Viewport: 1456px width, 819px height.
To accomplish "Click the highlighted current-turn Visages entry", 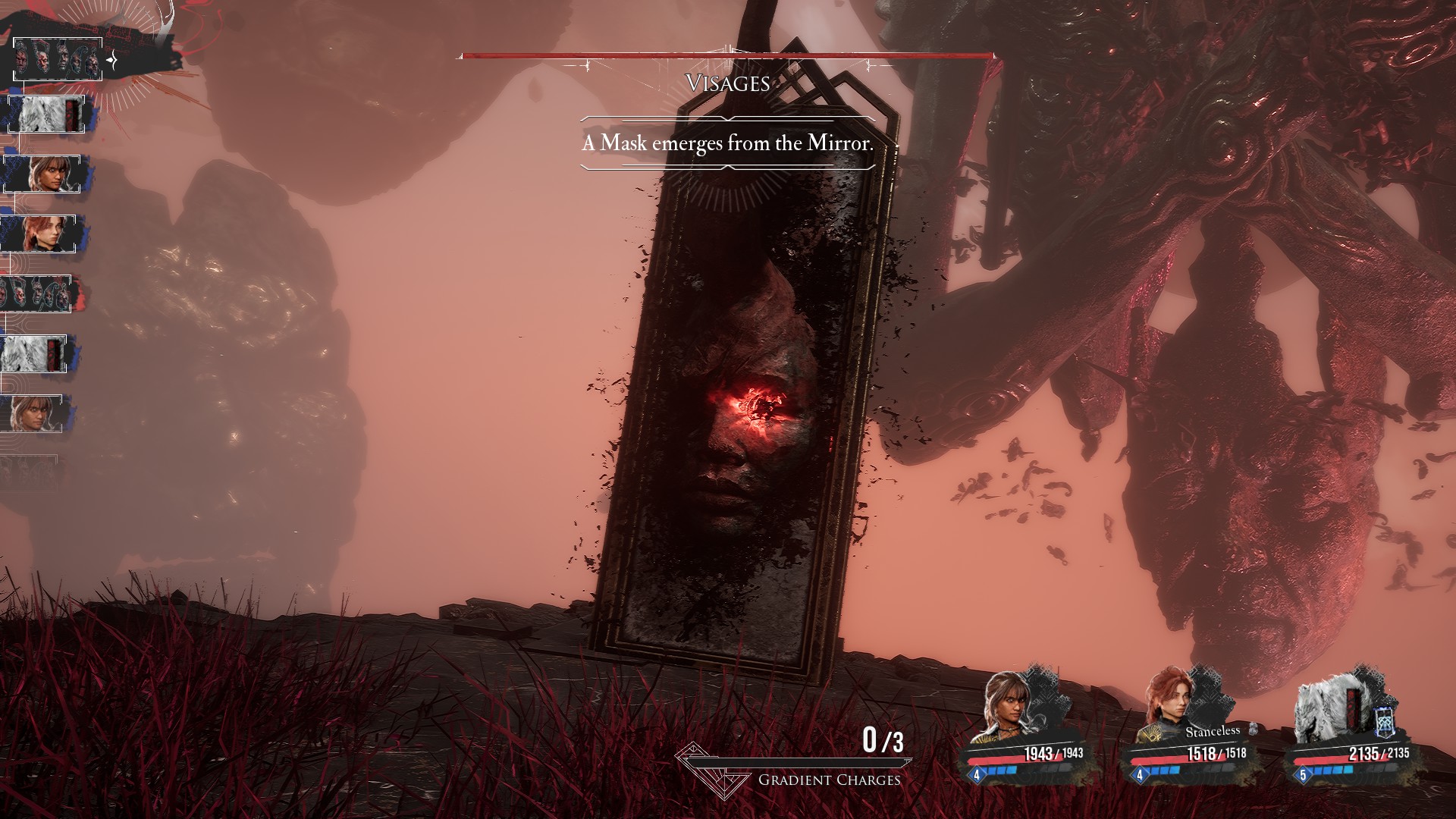I will coord(58,59).
